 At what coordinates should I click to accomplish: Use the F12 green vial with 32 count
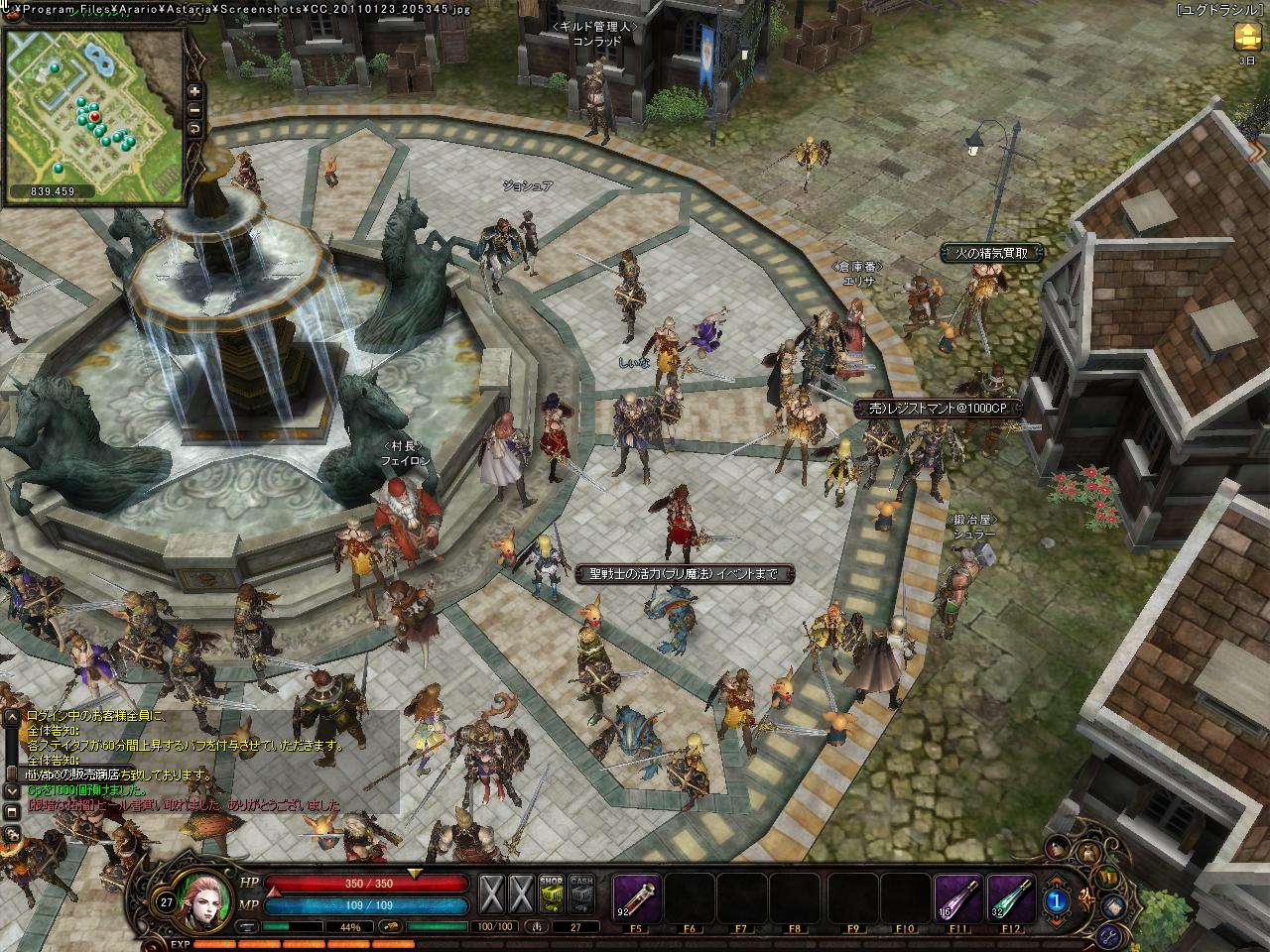[1011, 895]
